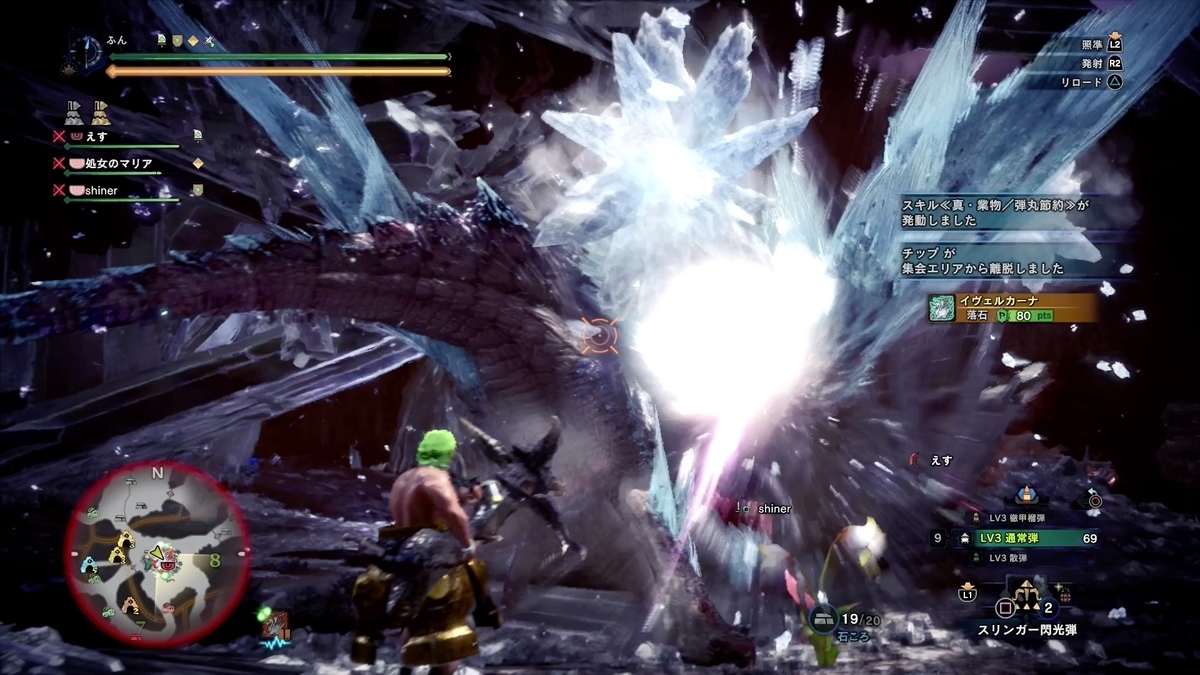Open the イヴェルカーナ 落石 damage notification
The width and height of the screenshot is (1200, 675).
pos(1010,307)
